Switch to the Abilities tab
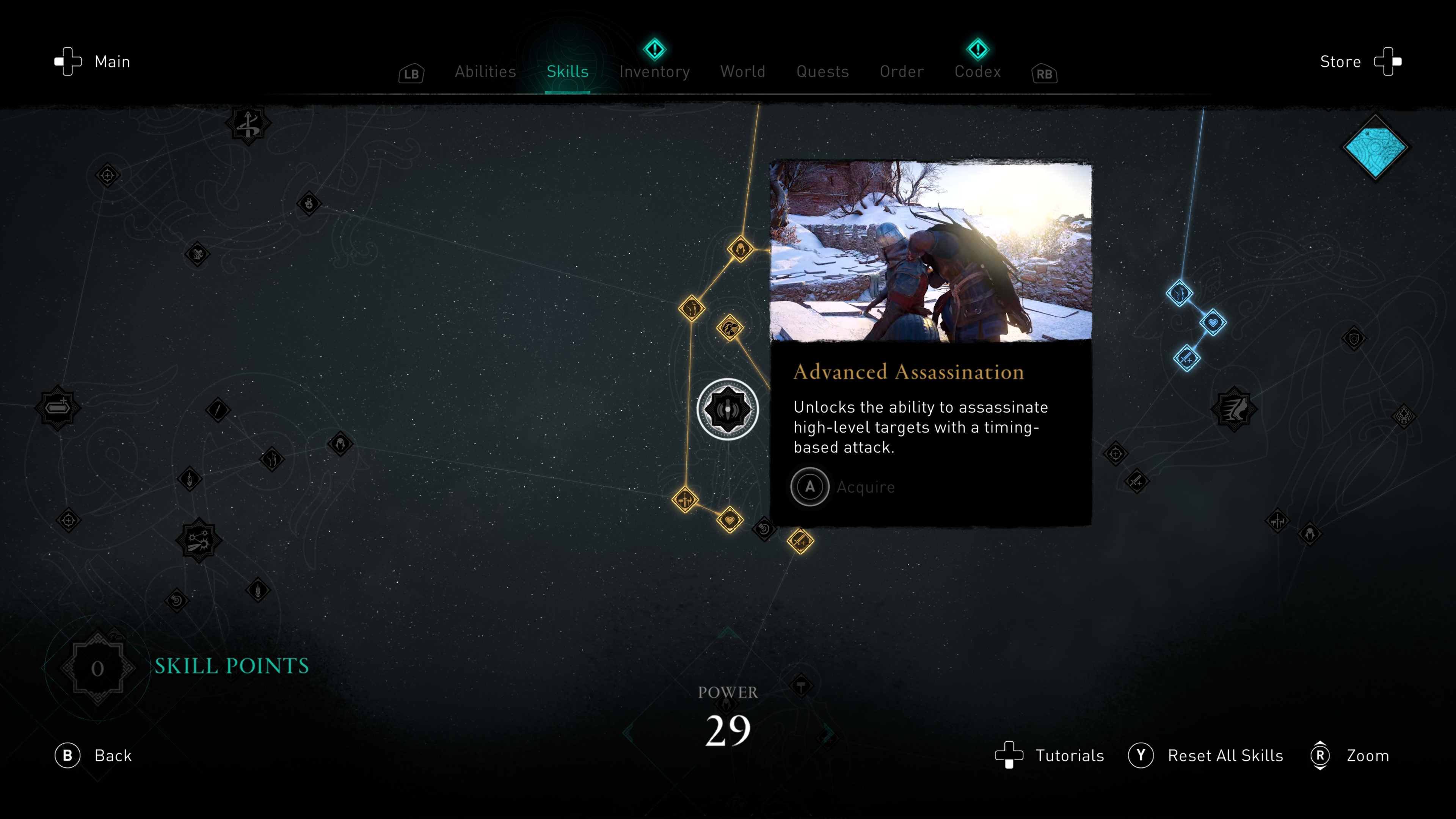The height and width of the screenshot is (819, 1456). [485, 72]
